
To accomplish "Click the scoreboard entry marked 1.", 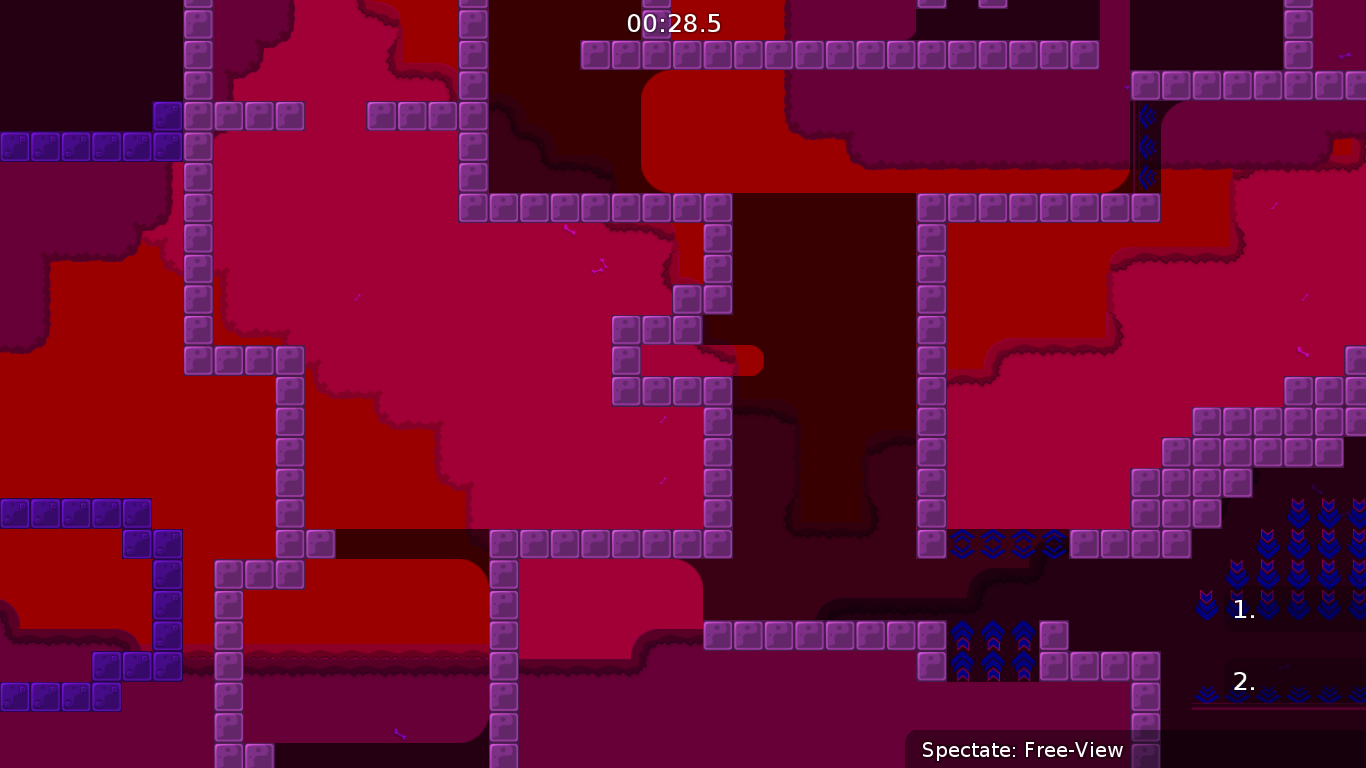I will coord(1243,610).
